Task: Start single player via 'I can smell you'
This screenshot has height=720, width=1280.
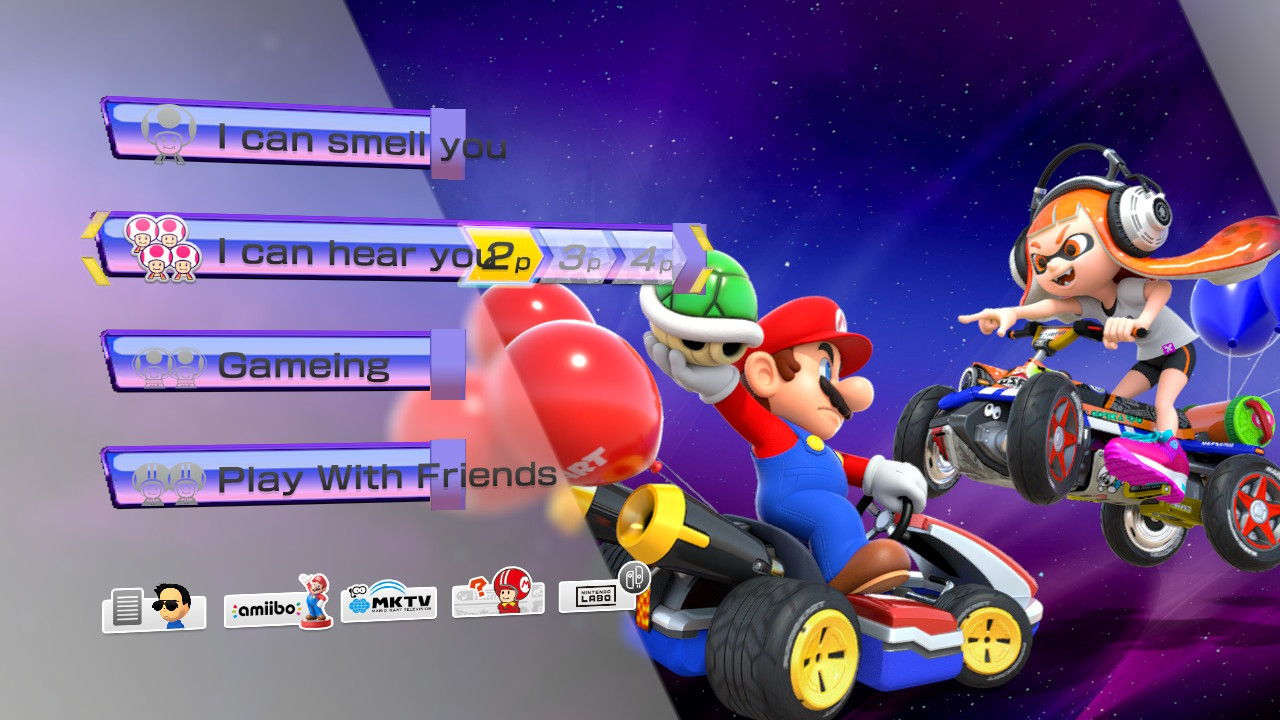Action: [x=300, y=137]
